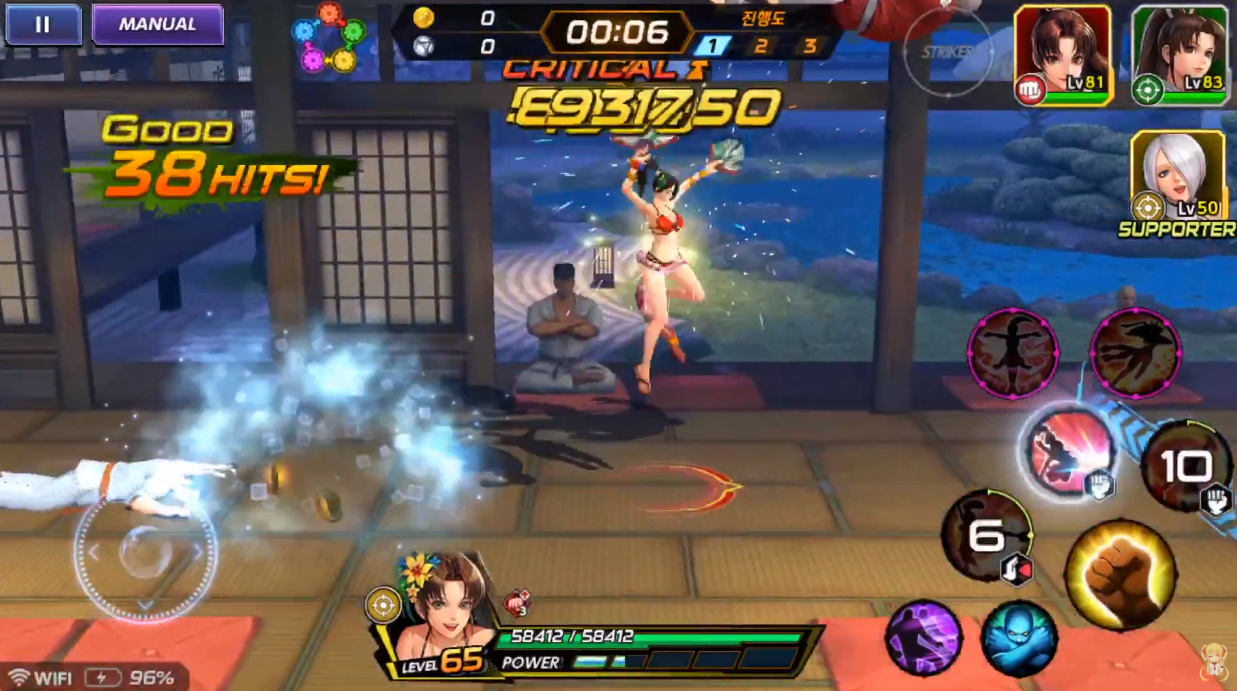1237x691 pixels.
Task: Use the skill on 10-second cooldown
Action: (1186, 466)
